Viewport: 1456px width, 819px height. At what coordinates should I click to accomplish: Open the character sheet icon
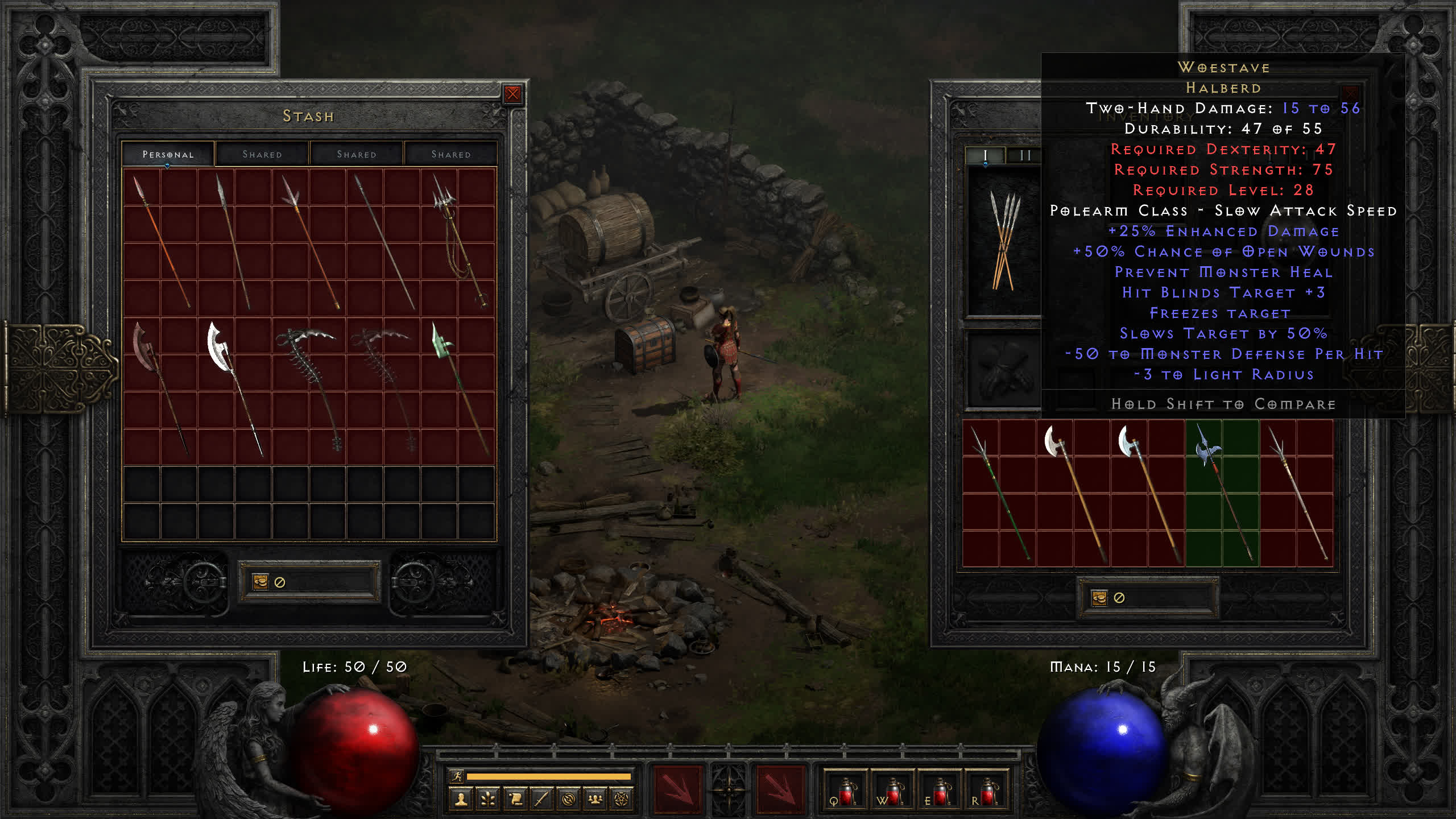tap(461, 800)
